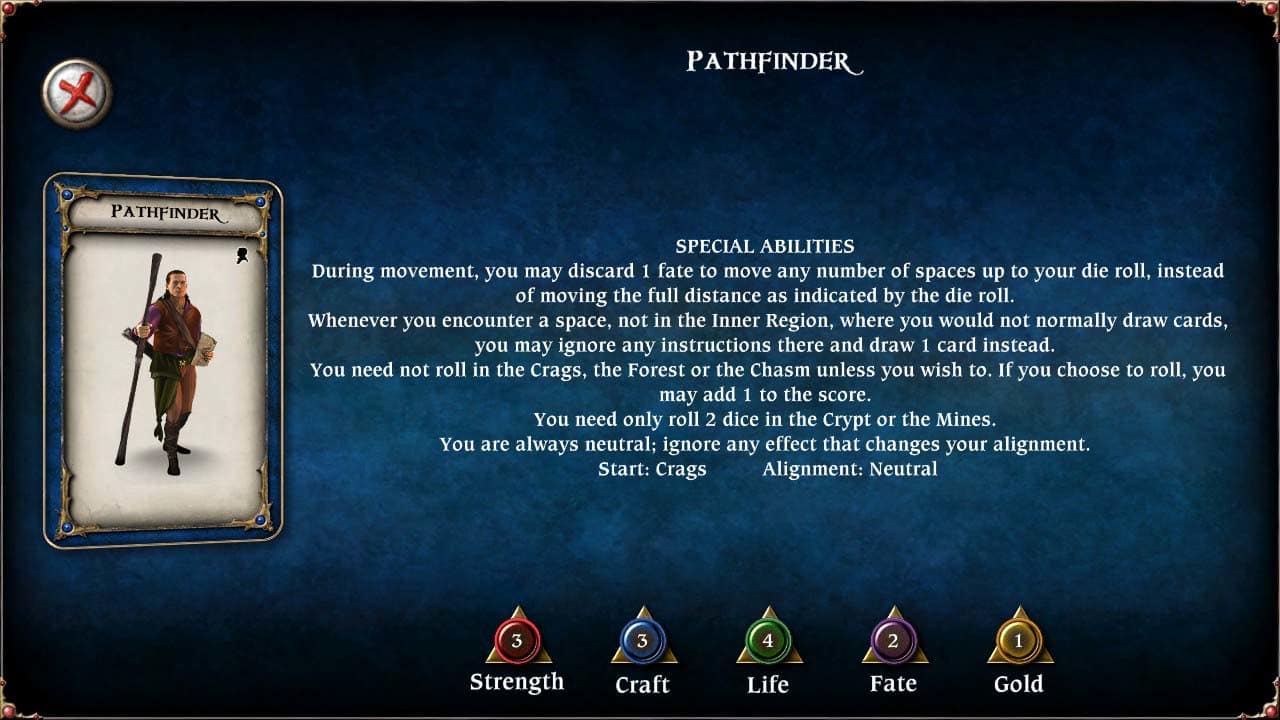Click the Alignment: Neutral label
The width and height of the screenshot is (1280, 720).
(851, 468)
